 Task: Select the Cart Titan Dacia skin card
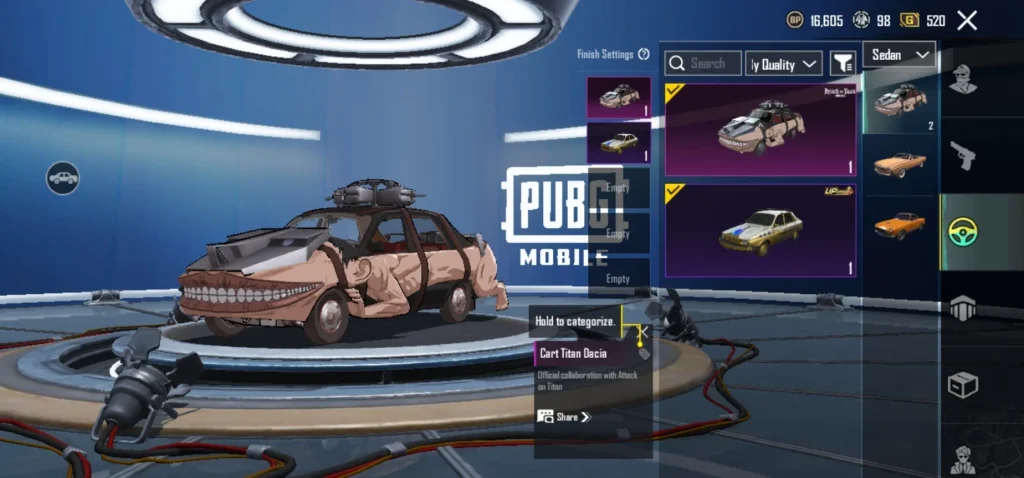(x=760, y=129)
